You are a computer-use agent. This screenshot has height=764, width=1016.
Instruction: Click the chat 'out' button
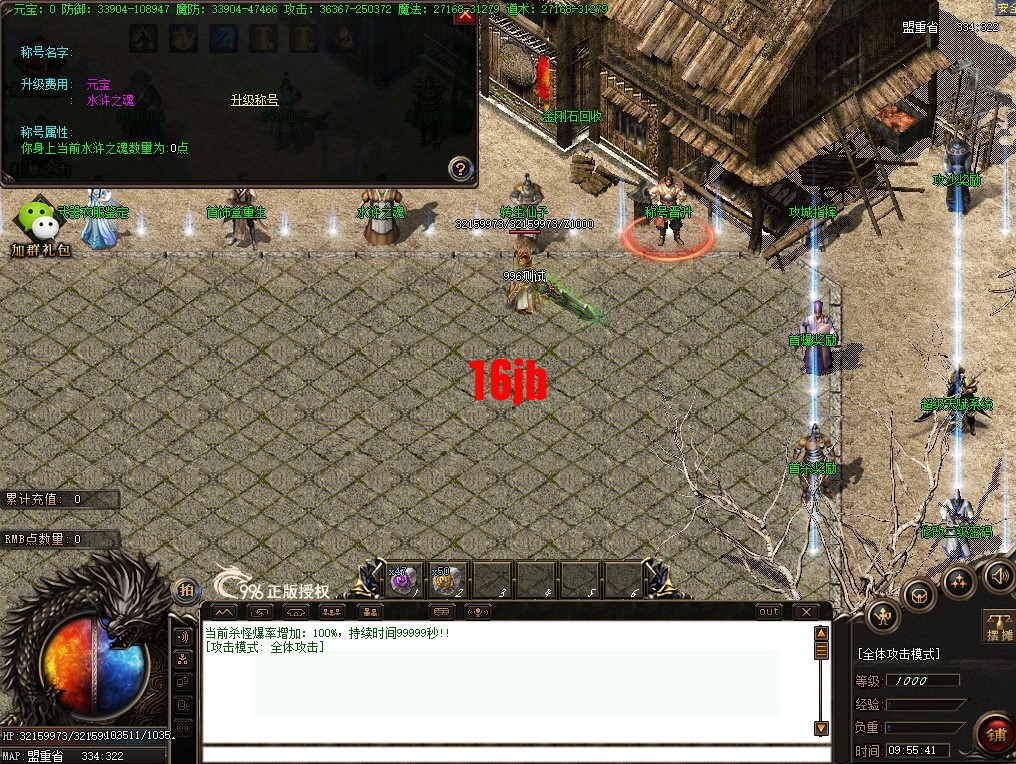click(768, 611)
